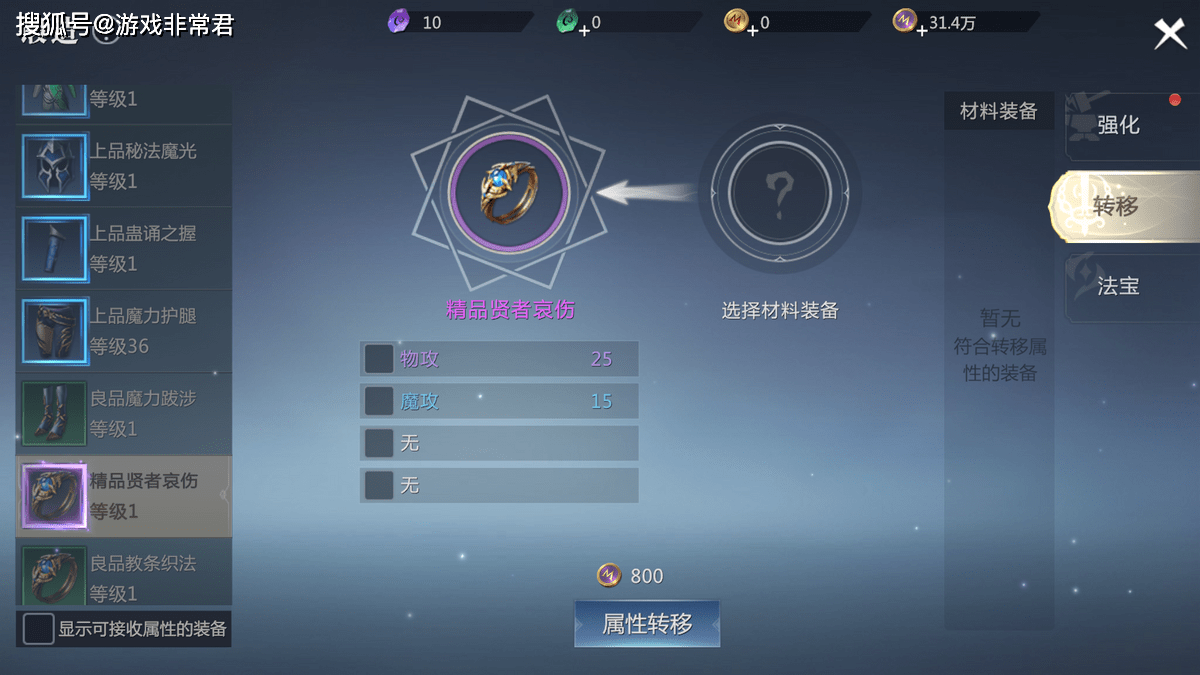Choose the 上品秘法魔光 helmet in list
The width and height of the screenshot is (1200, 675).
123,166
